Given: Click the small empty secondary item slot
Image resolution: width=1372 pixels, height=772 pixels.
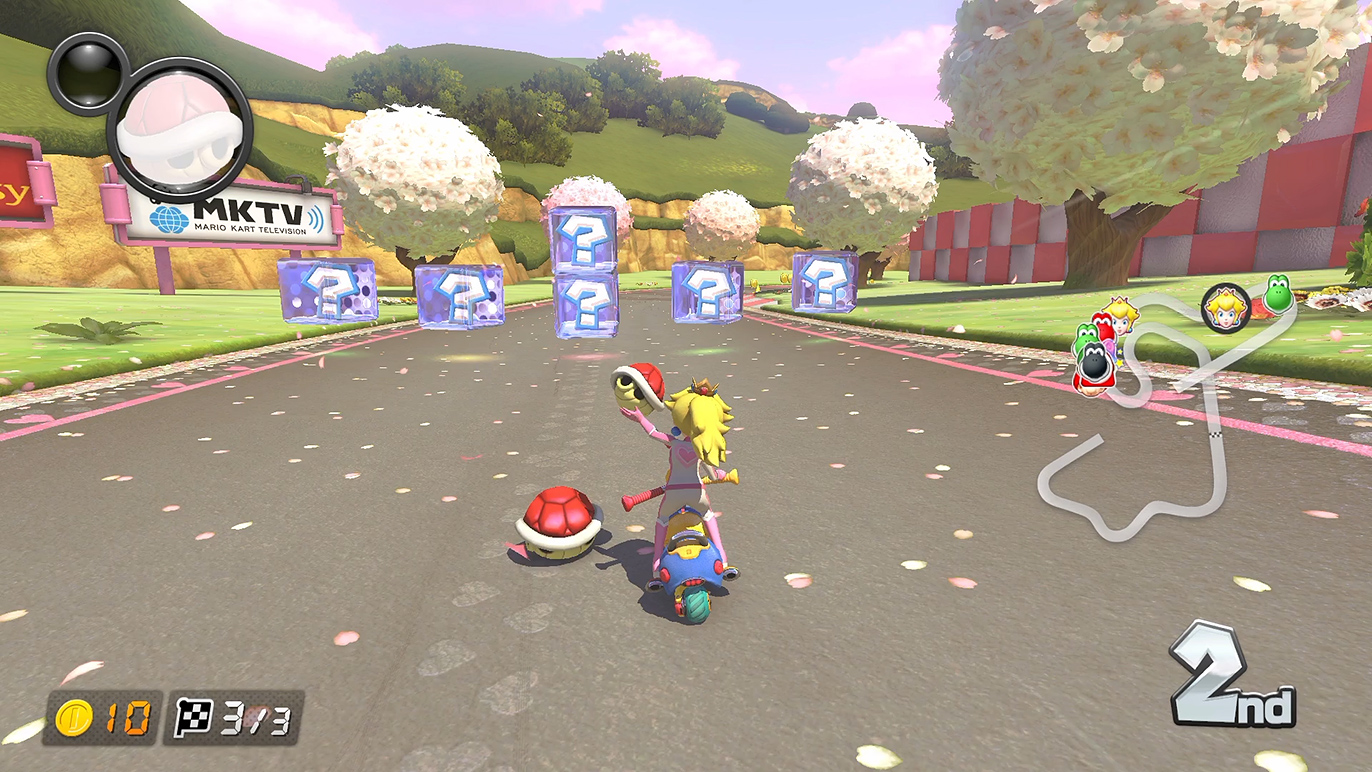Looking at the screenshot, I should [x=84, y=72].
